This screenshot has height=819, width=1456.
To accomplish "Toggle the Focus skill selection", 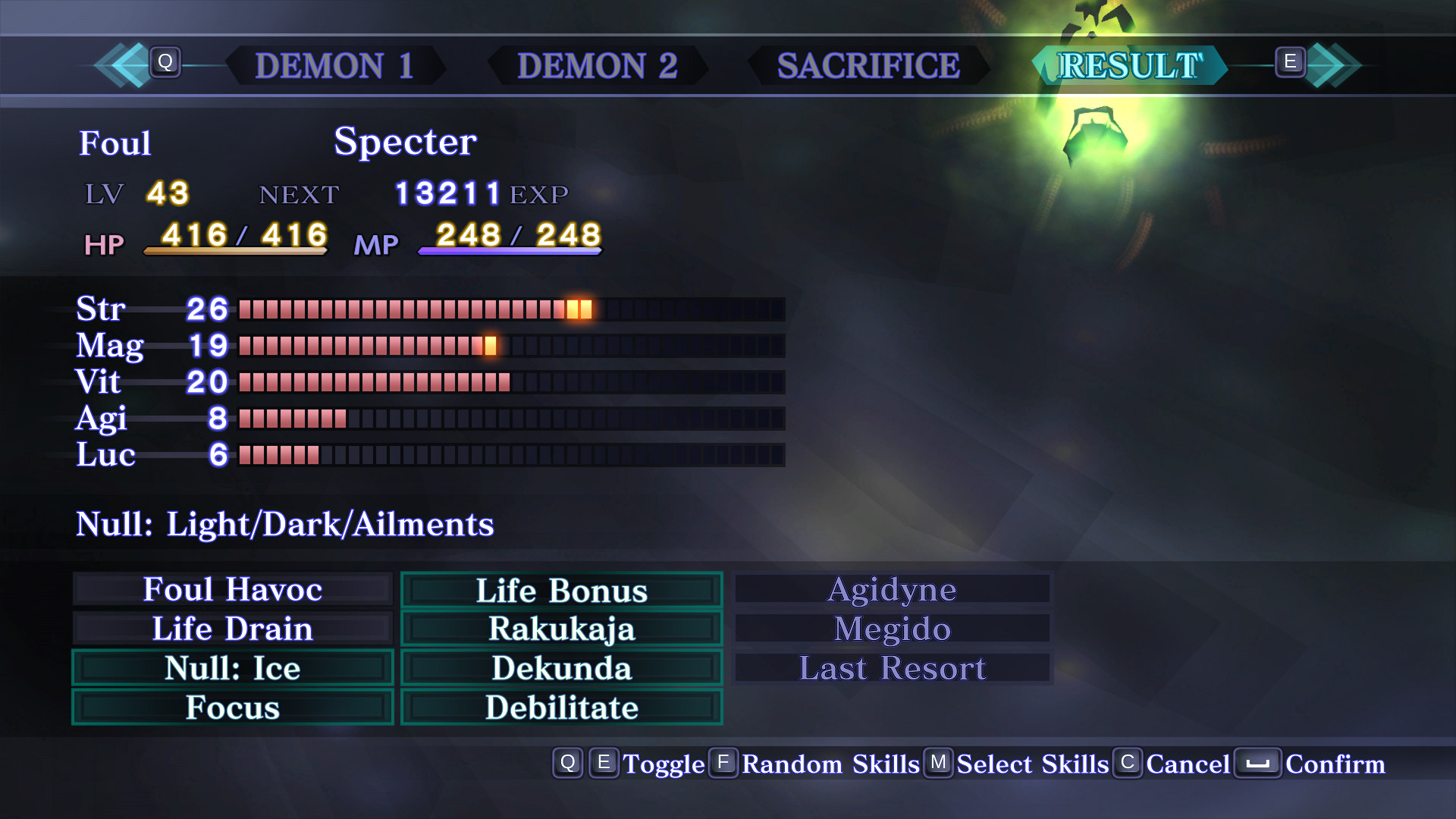I will tap(232, 707).
